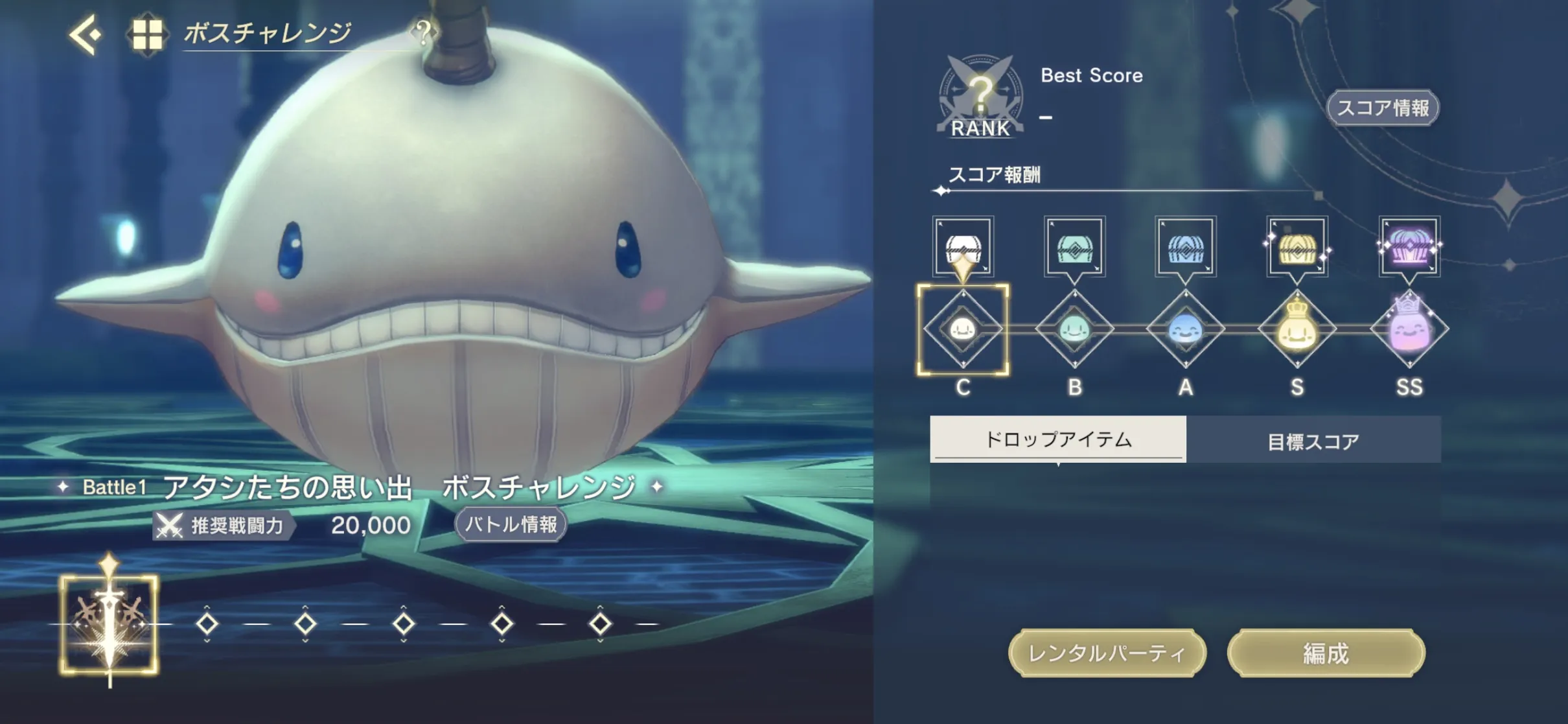View the gold S rank treasure chest
The height and width of the screenshot is (724, 1568).
point(1297,247)
